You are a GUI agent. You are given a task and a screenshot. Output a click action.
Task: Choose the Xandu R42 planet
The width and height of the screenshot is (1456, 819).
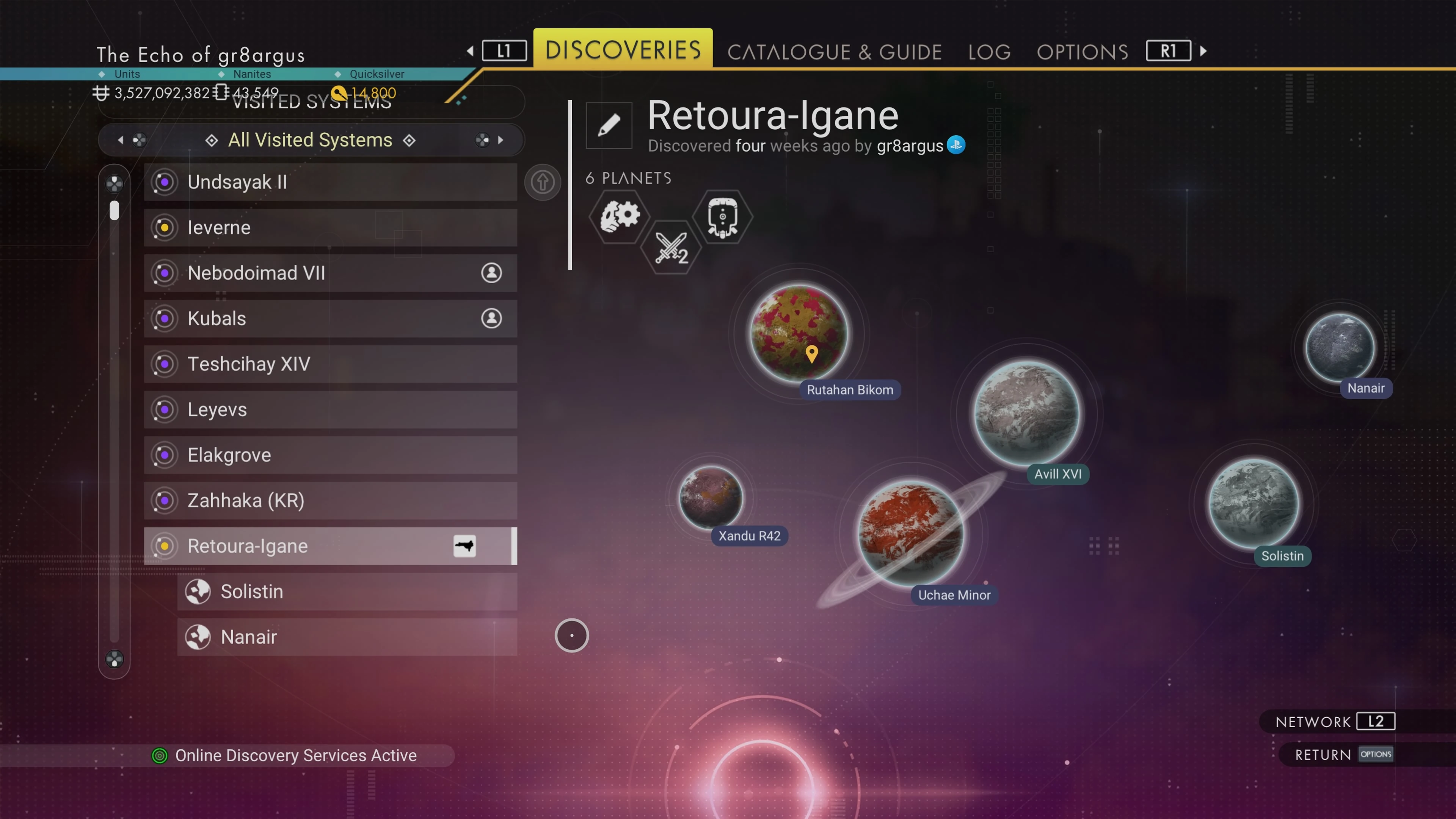[711, 497]
